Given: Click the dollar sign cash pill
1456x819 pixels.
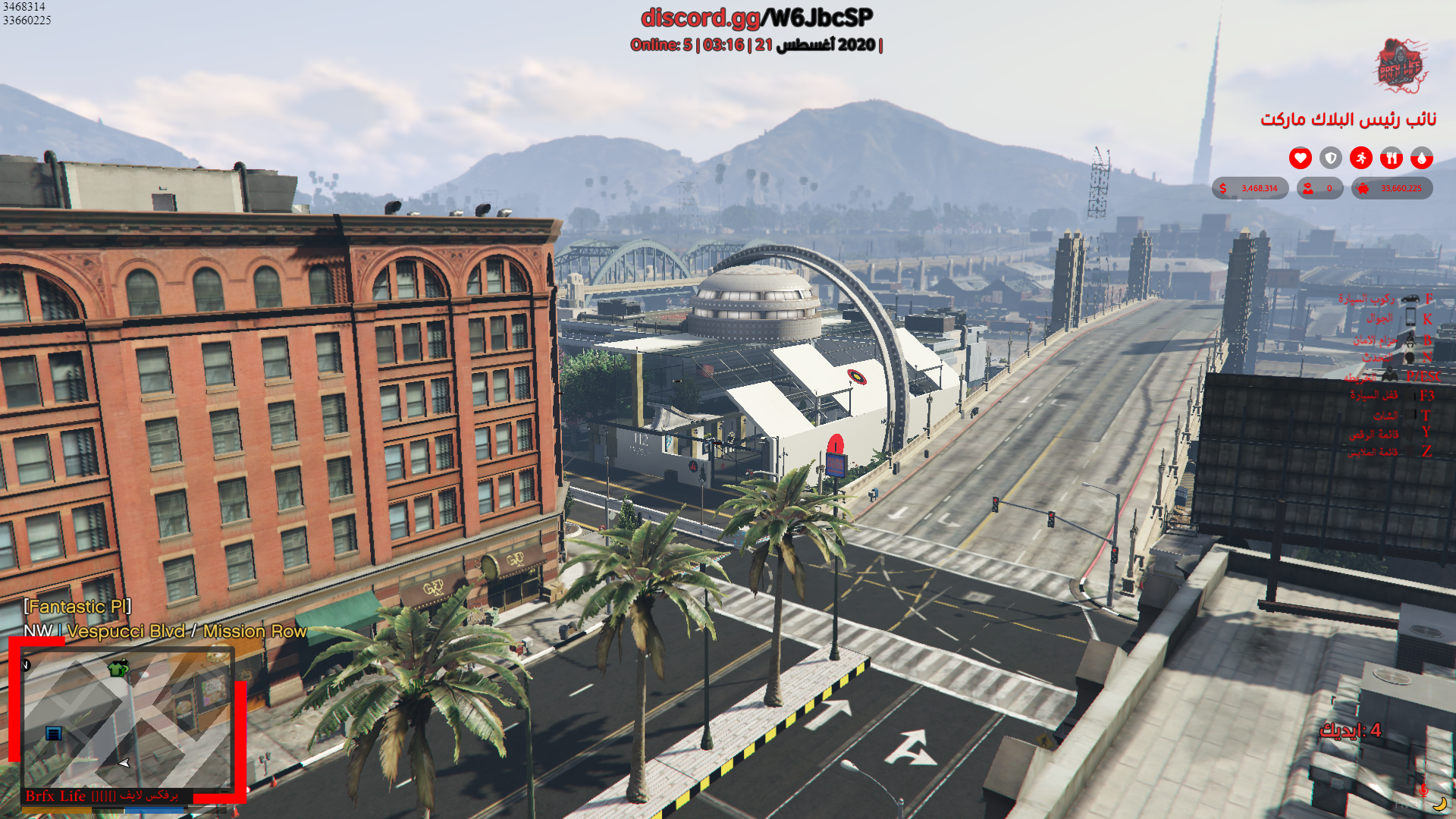Looking at the screenshot, I should [x=1250, y=188].
